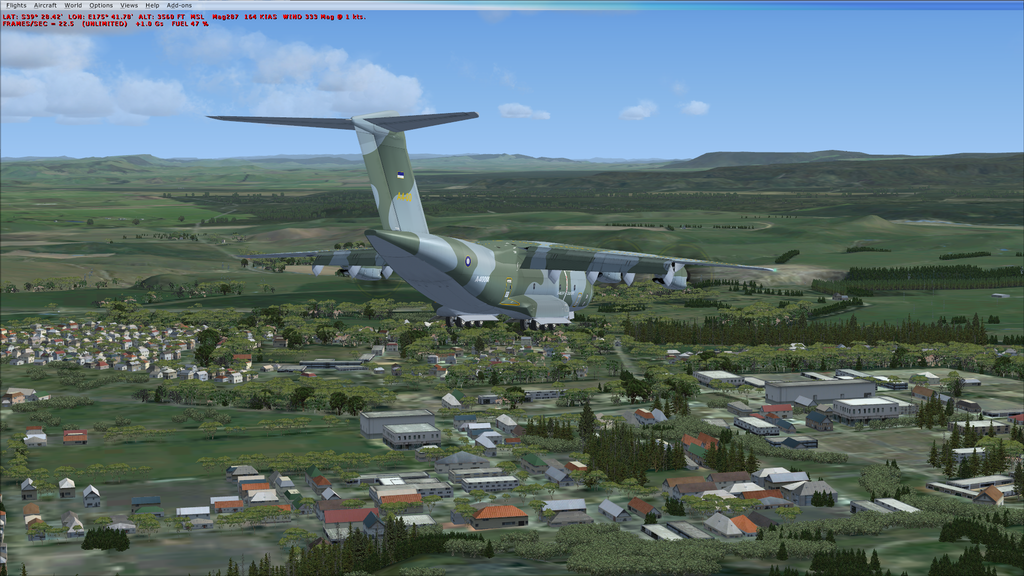Open the Add-ons menu
The image size is (1024, 576).
179,5
